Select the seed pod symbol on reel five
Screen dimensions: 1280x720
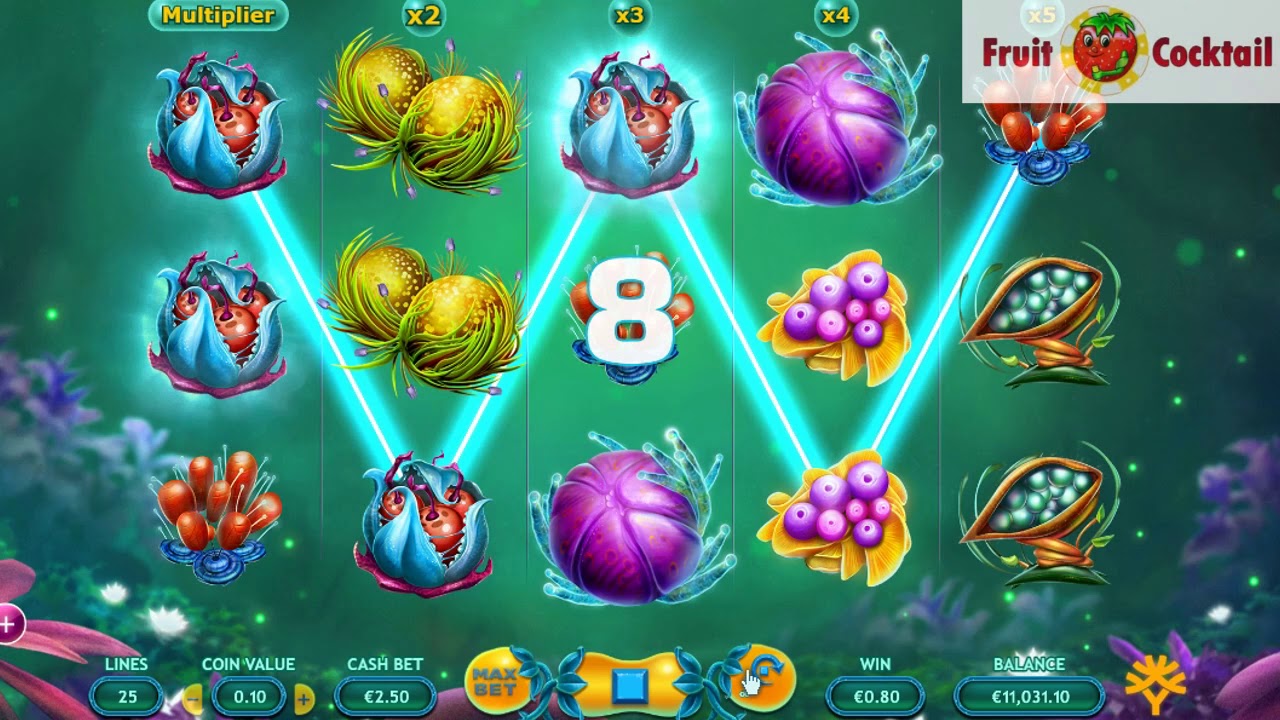(1041, 310)
